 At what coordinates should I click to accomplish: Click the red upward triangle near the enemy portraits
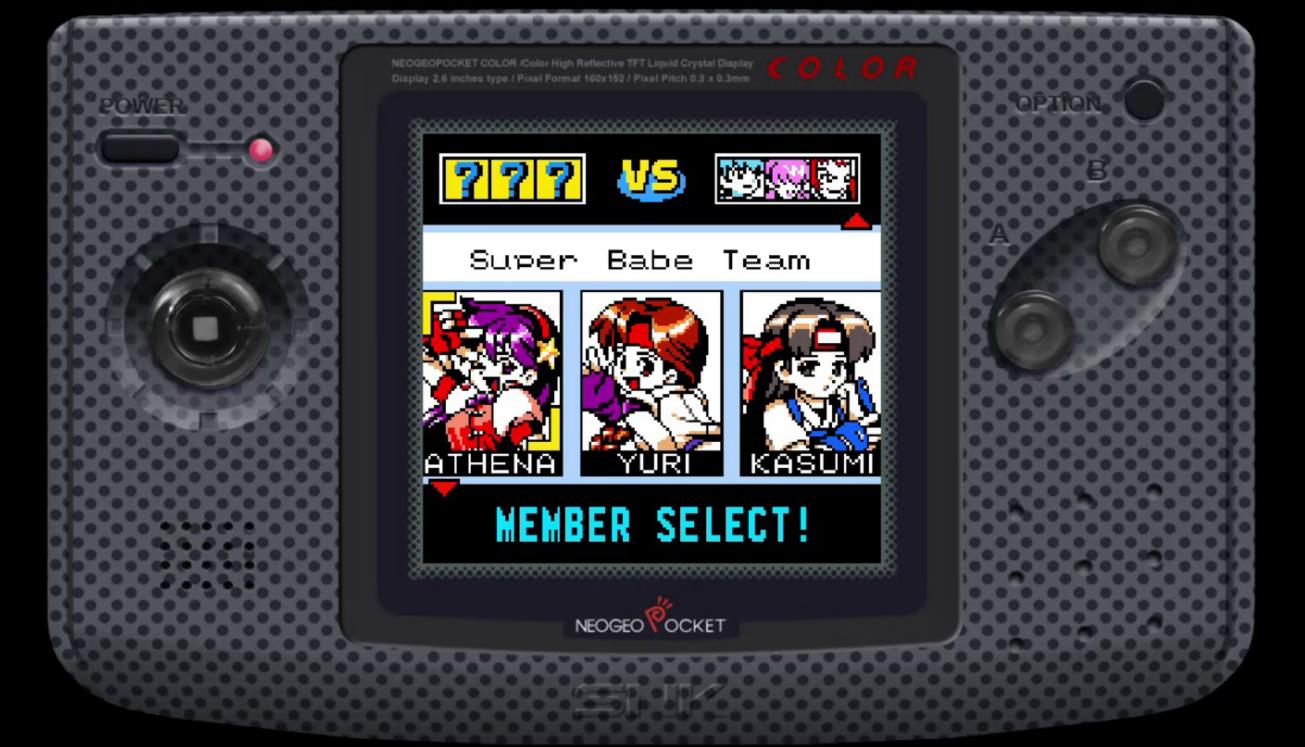(857, 222)
